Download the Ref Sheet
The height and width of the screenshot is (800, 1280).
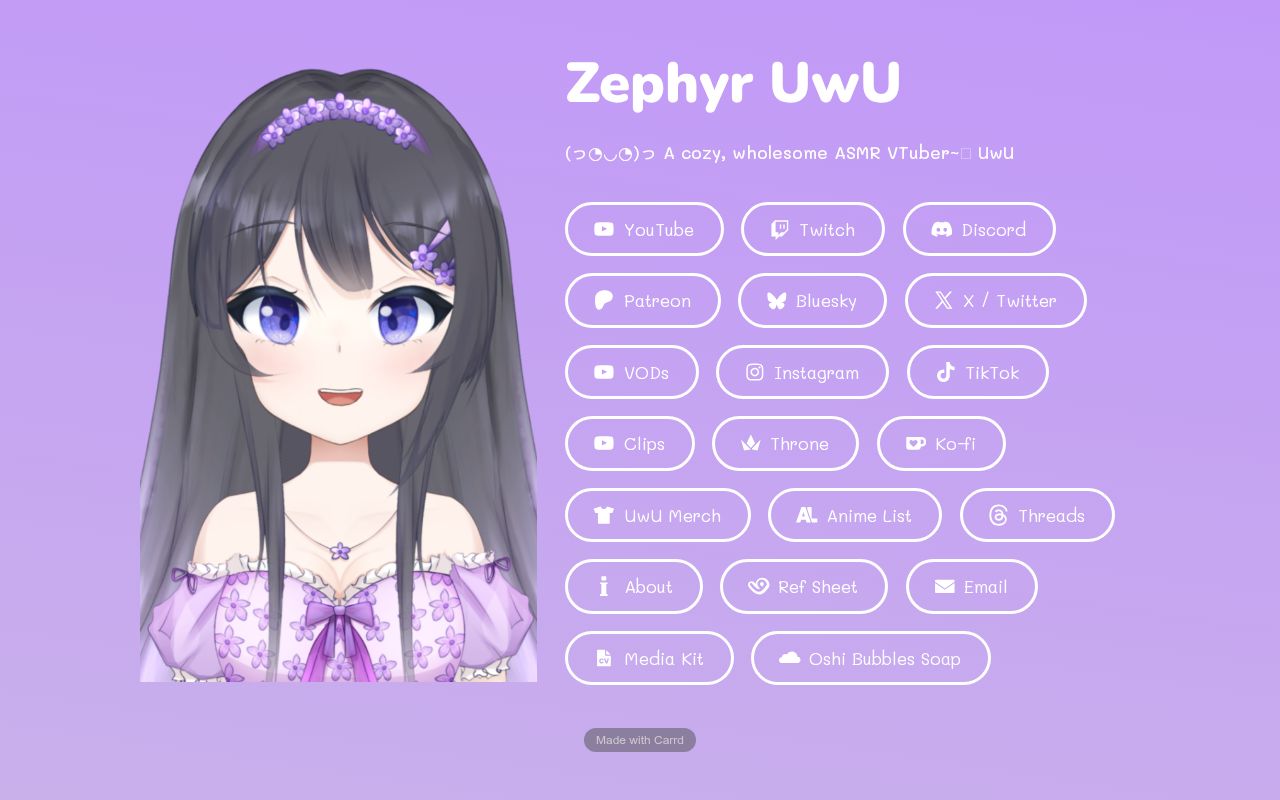pyautogui.click(x=804, y=587)
